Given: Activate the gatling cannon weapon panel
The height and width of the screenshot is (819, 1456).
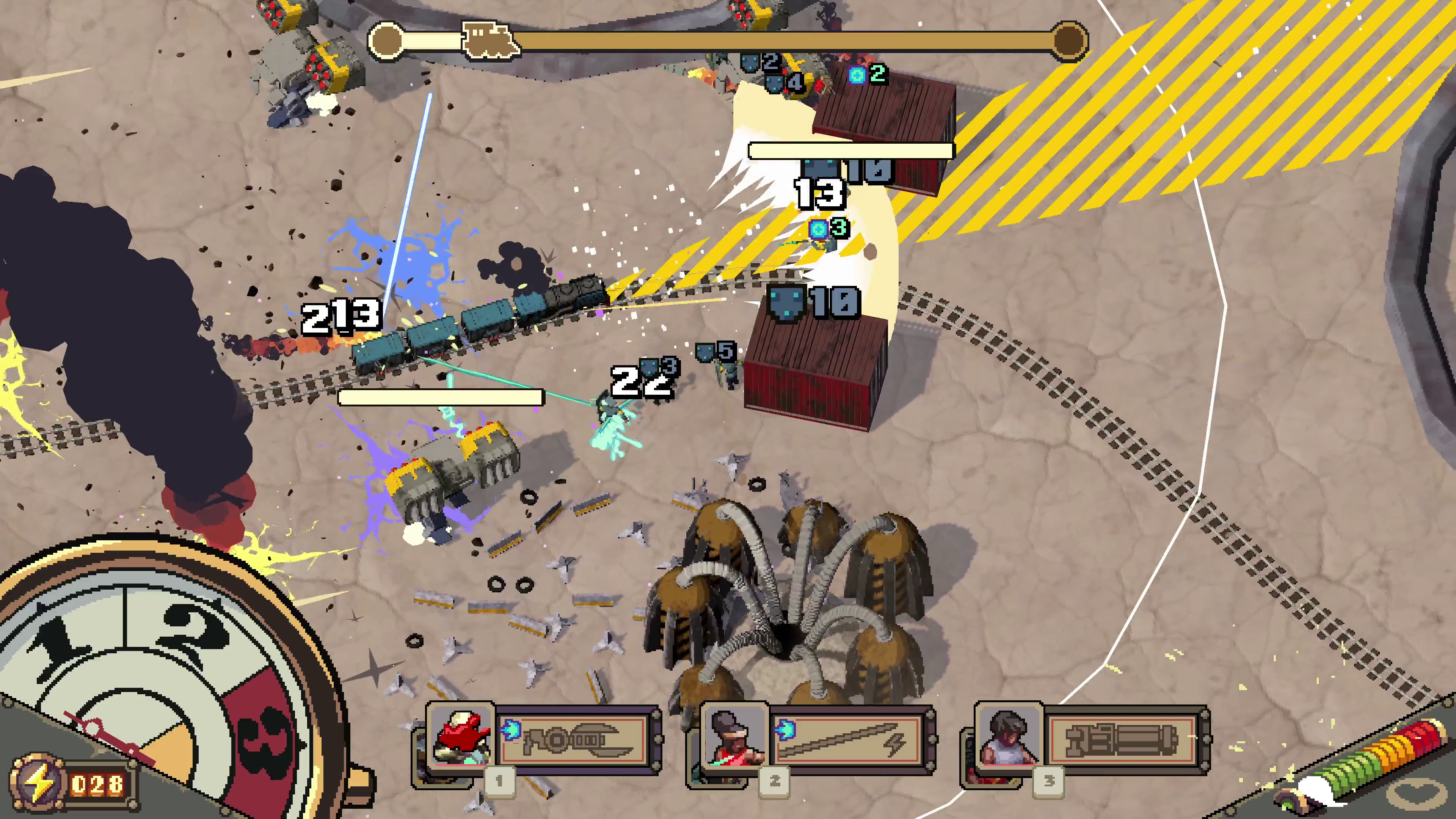Looking at the screenshot, I should point(1122,739).
